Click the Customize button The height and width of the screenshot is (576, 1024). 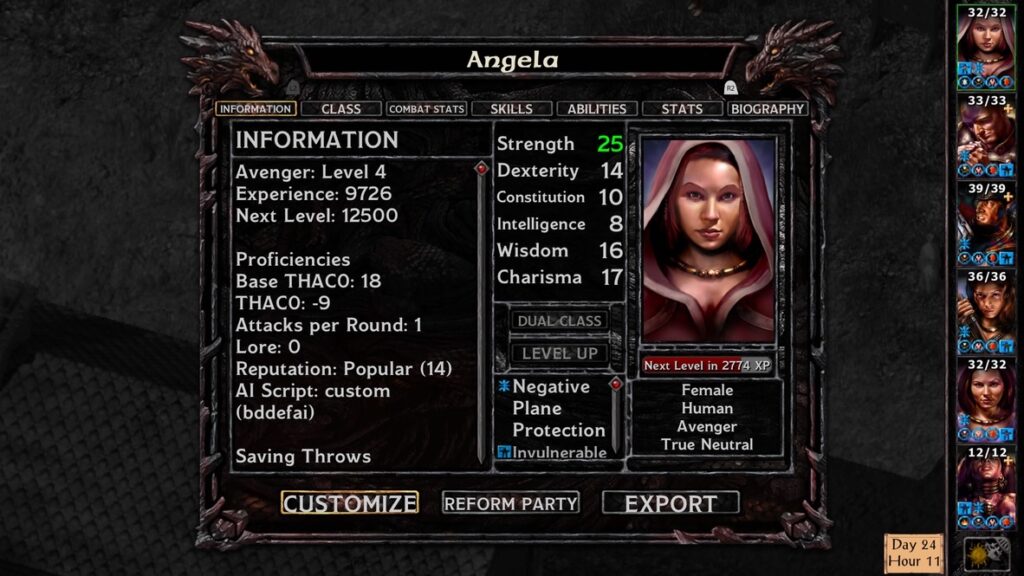[x=349, y=503]
